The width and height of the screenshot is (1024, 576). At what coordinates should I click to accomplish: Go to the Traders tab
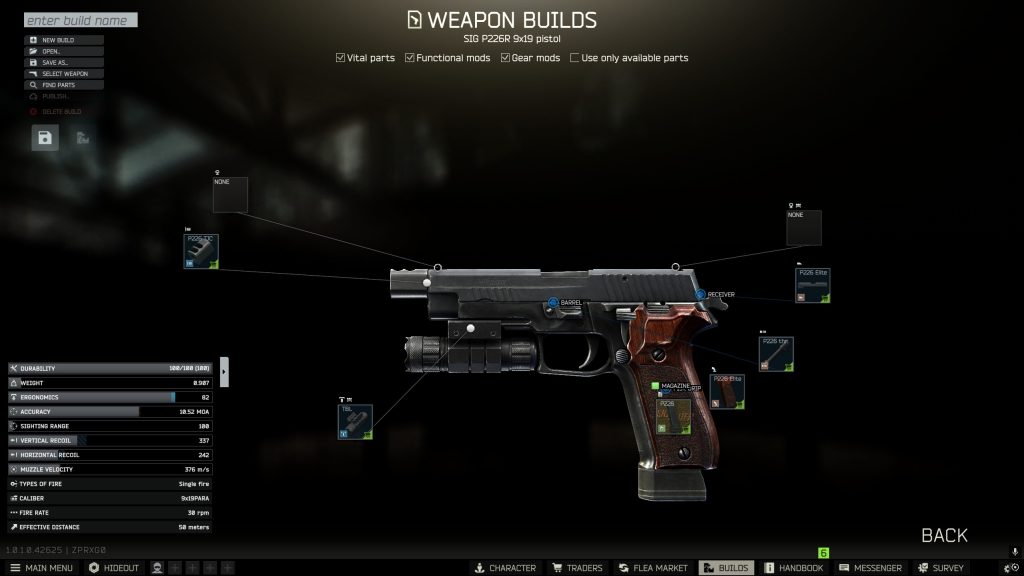click(x=578, y=568)
